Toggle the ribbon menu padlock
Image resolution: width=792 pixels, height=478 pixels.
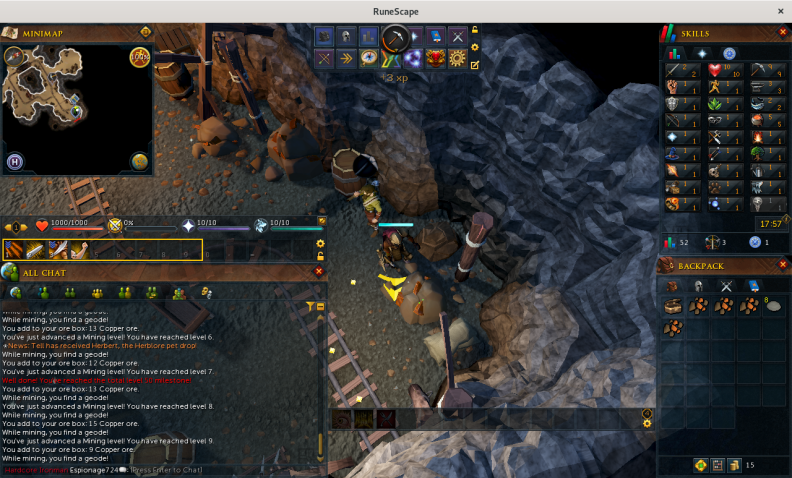[475, 31]
